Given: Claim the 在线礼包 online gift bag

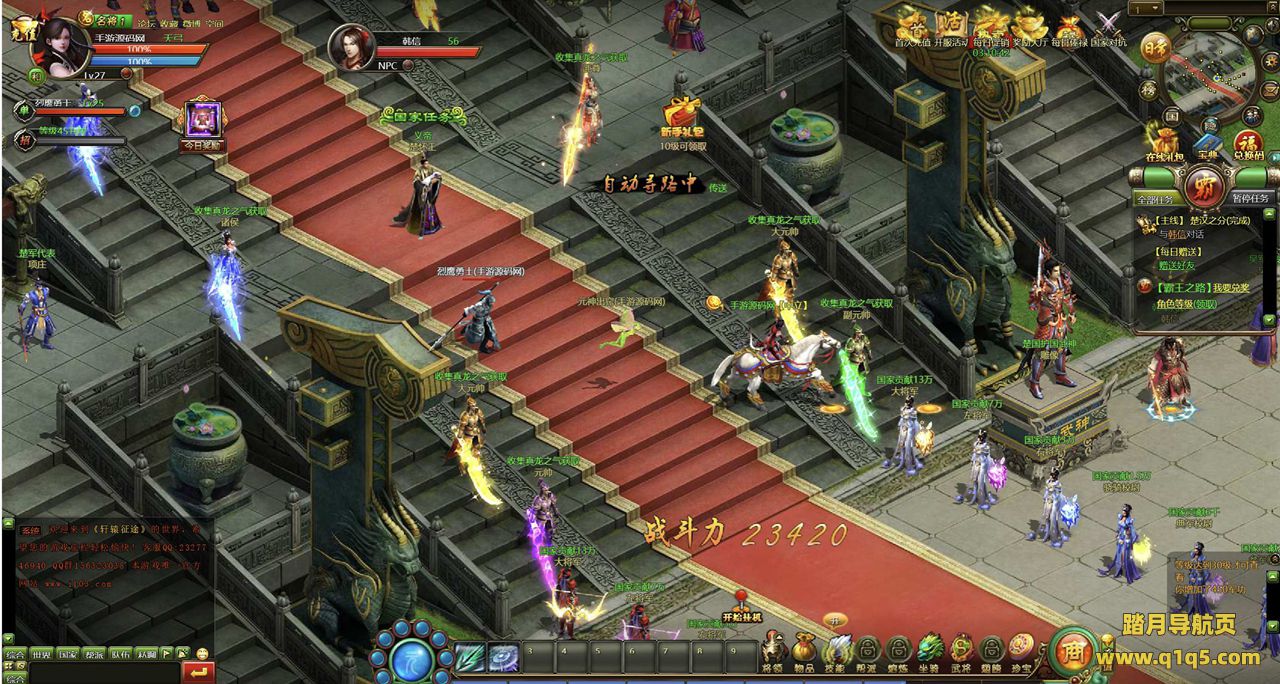Looking at the screenshot, I should [1163, 142].
